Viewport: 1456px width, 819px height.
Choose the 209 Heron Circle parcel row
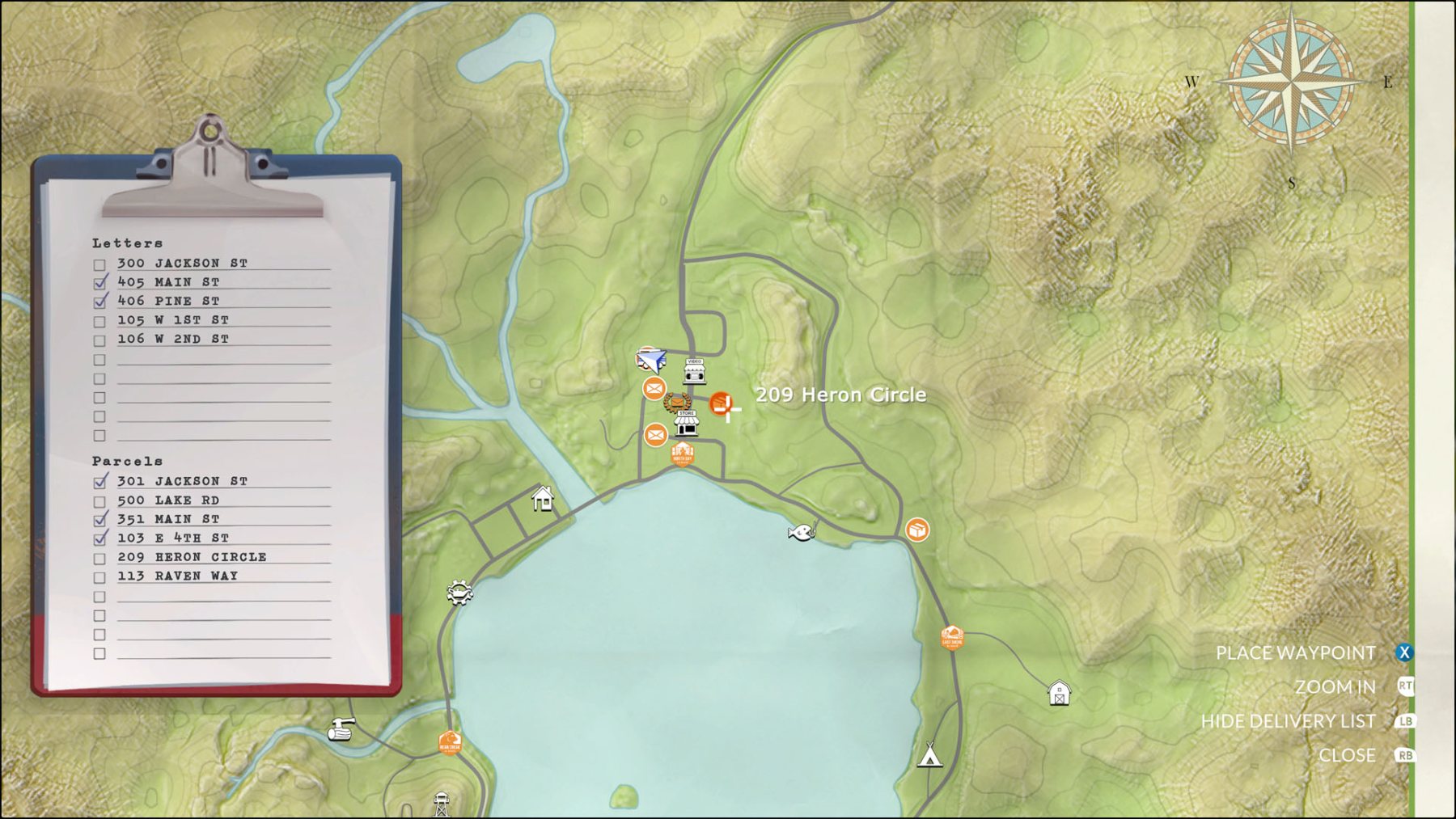[192, 558]
